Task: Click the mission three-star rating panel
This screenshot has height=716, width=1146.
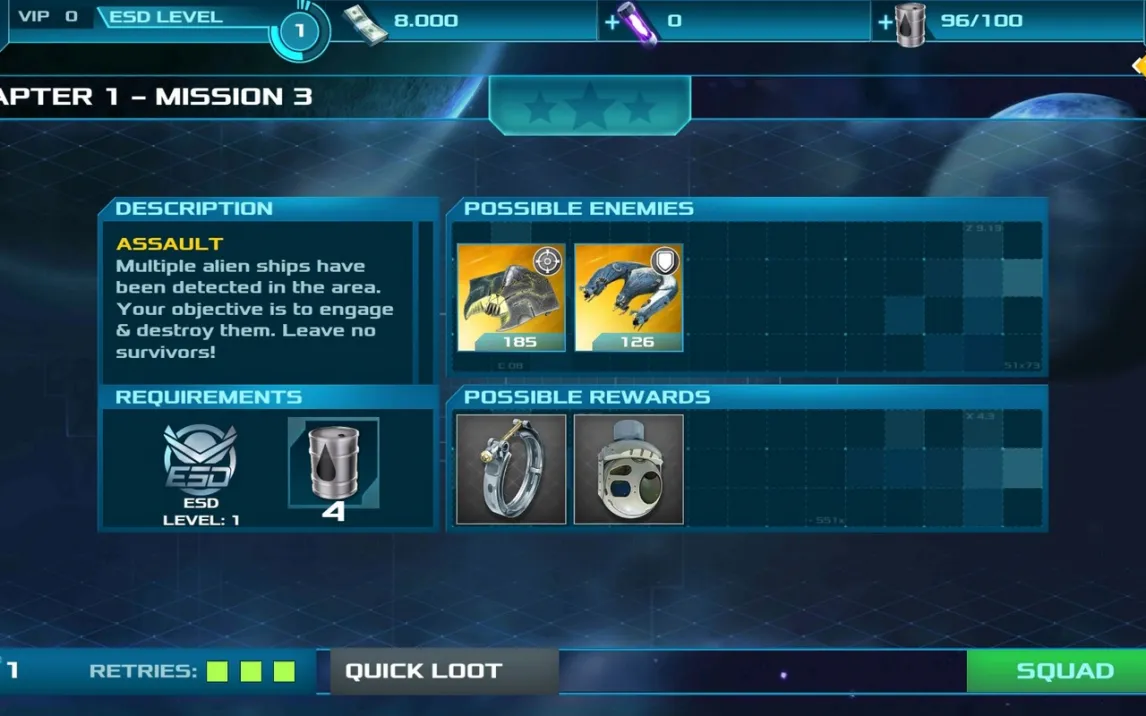Action: 590,105
